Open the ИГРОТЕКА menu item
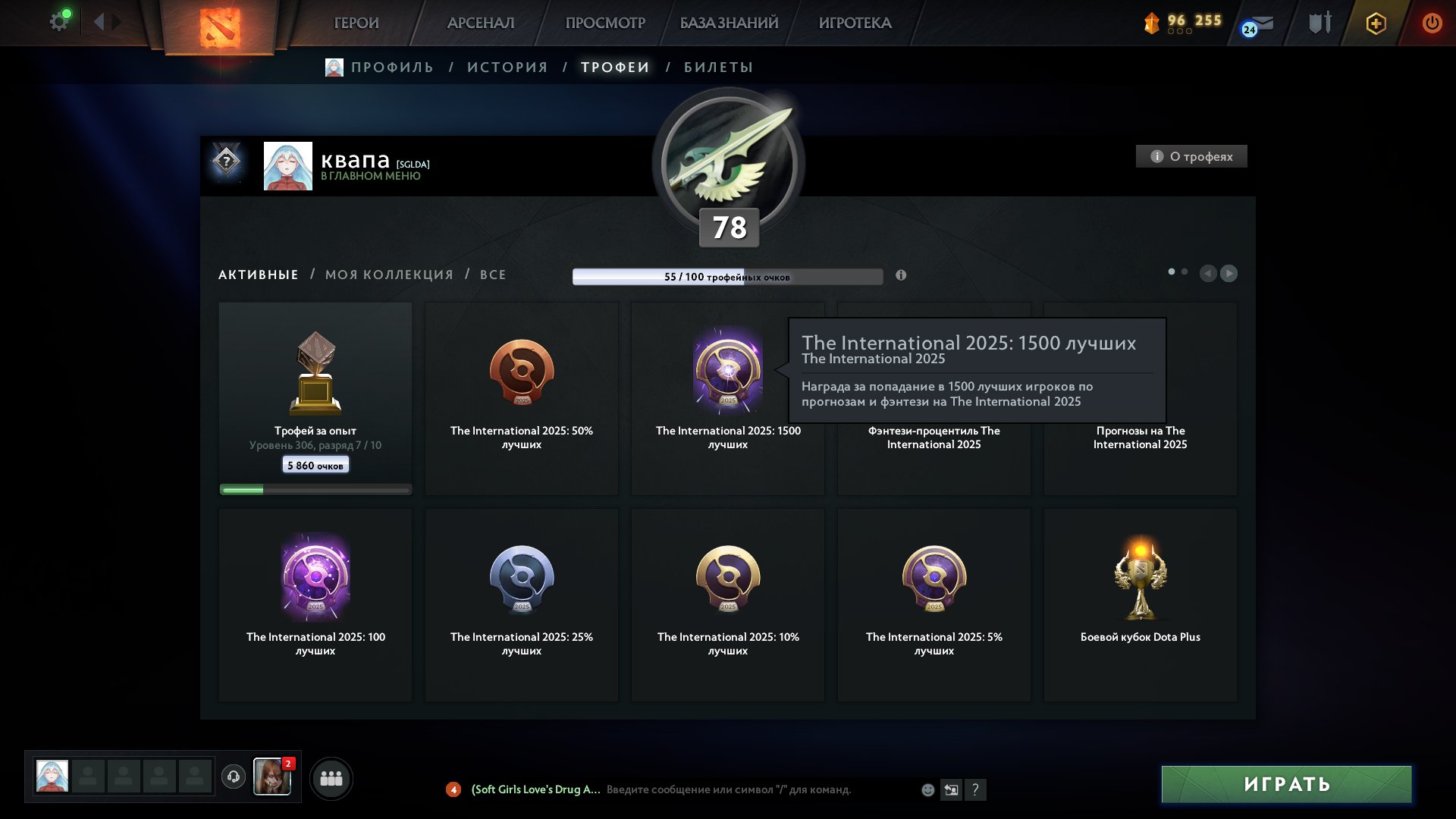 point(855,23)
